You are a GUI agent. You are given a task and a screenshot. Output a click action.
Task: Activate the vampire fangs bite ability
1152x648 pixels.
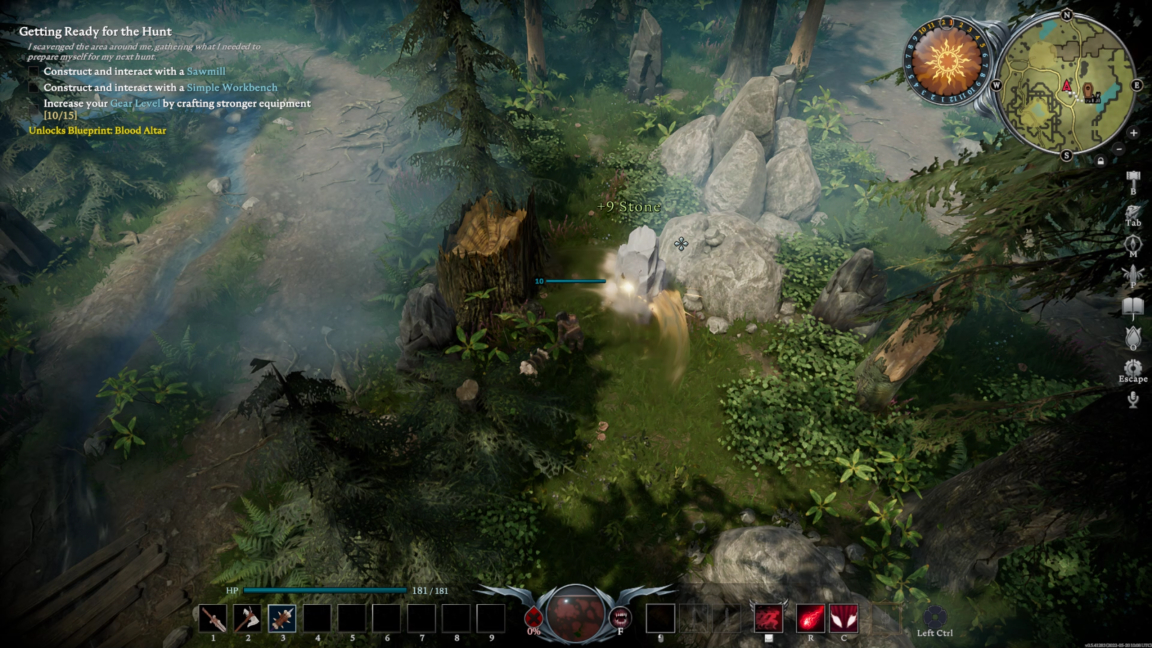pos(620,616)
